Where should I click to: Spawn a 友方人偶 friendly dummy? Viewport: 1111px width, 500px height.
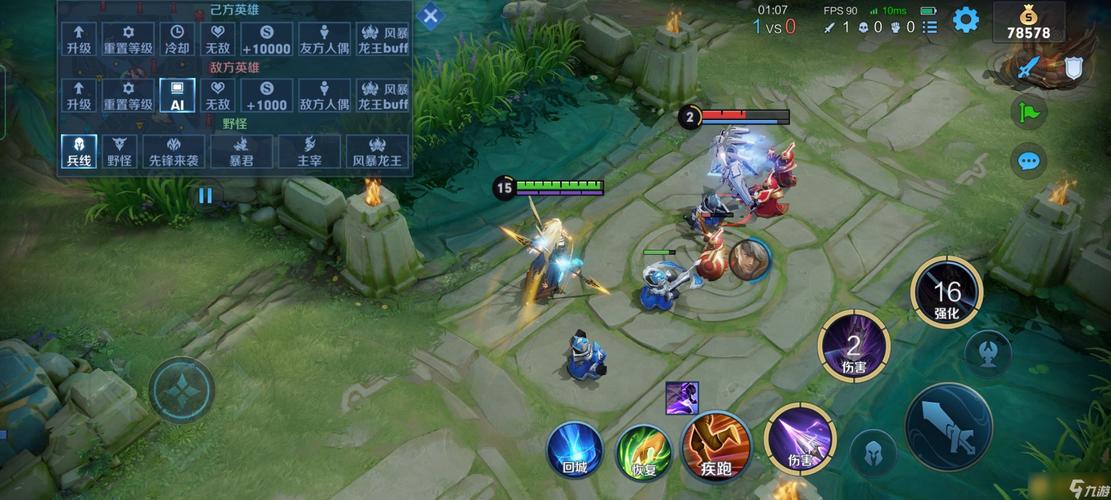point(324,40)
